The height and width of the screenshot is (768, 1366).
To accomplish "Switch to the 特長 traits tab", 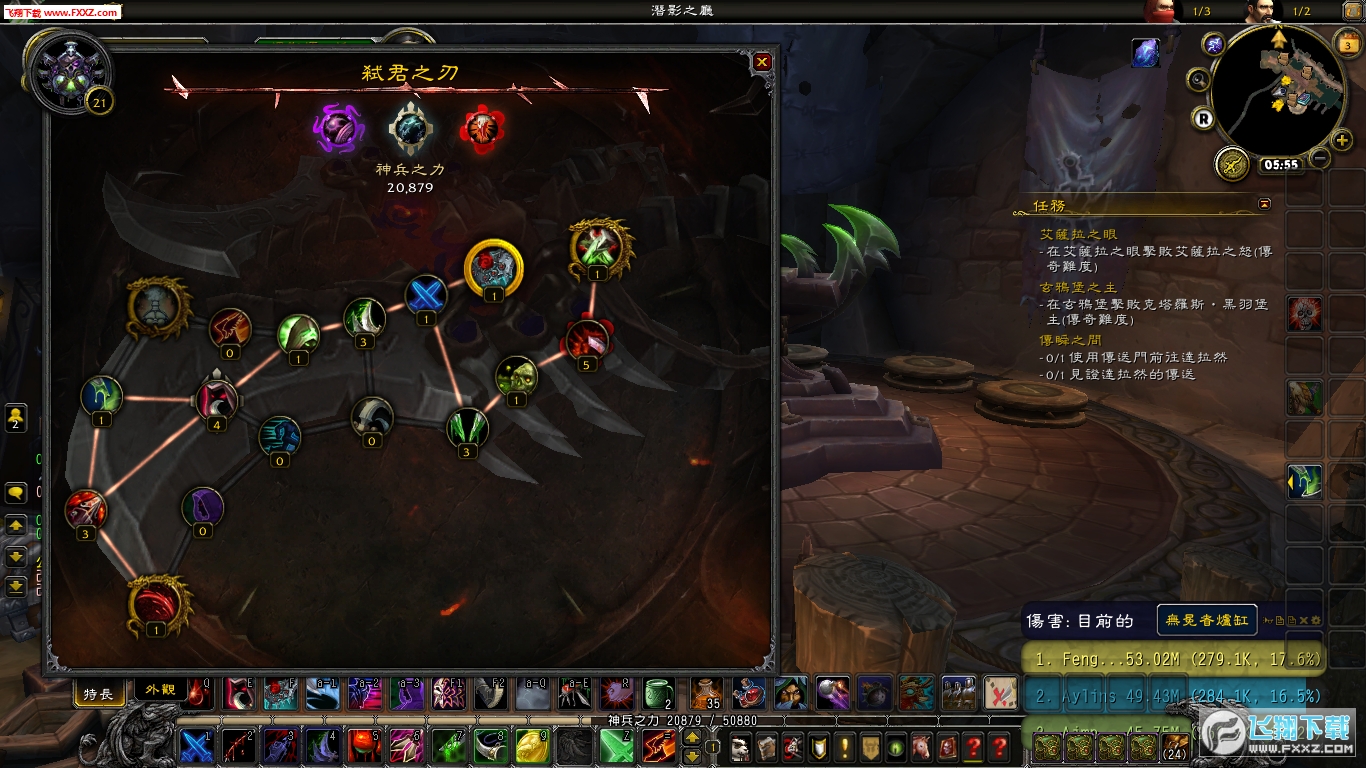I will point(98,693).
